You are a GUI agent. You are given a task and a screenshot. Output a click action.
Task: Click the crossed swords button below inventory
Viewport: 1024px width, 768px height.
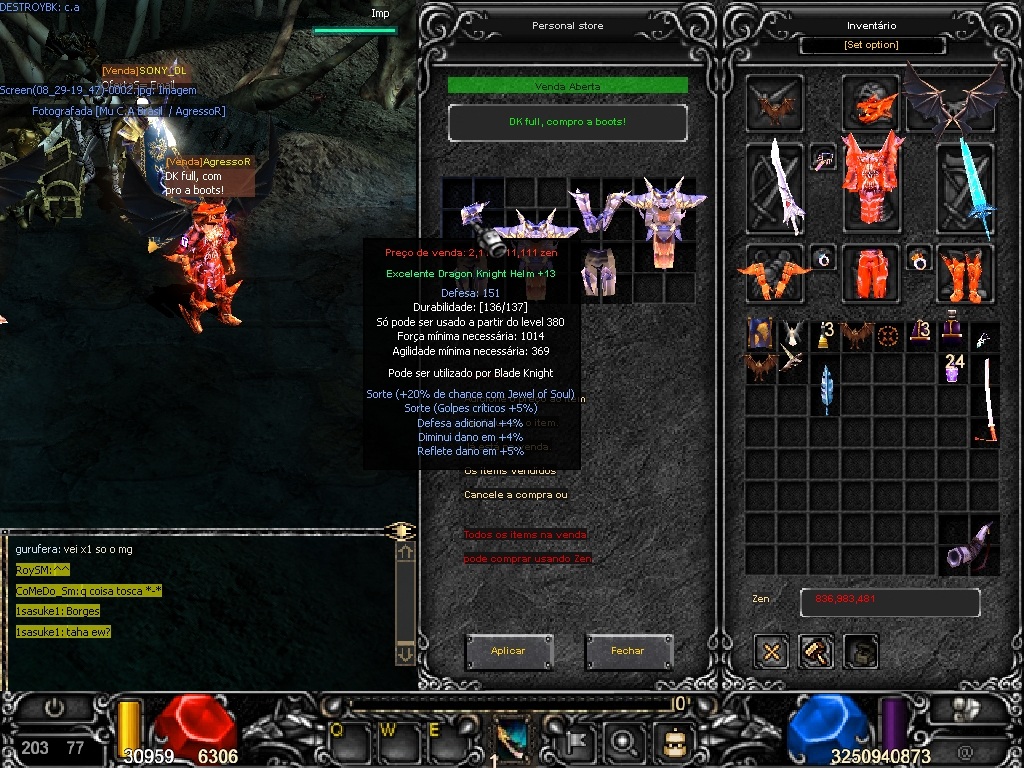(771, 651)
